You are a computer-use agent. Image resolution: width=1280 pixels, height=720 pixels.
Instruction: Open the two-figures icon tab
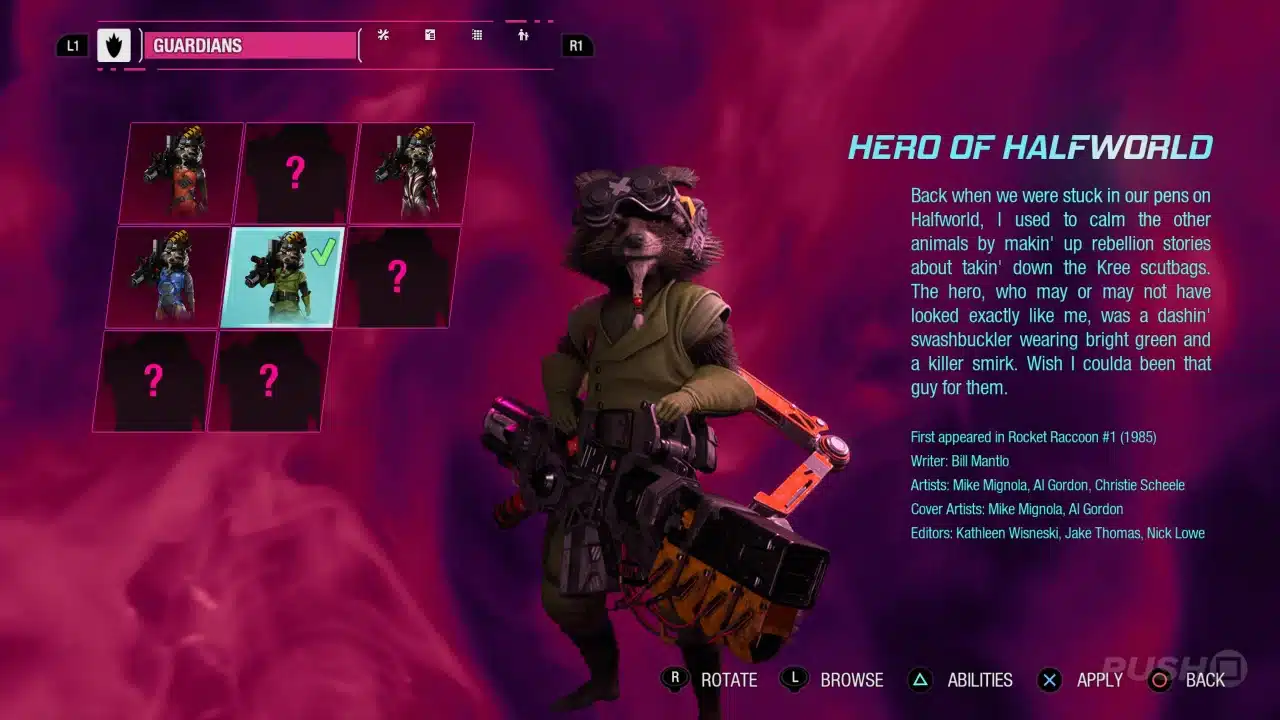523,35
